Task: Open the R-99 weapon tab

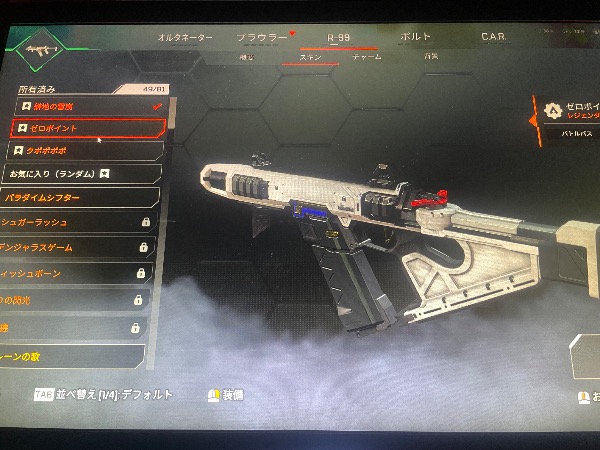Action: (340, 37)
